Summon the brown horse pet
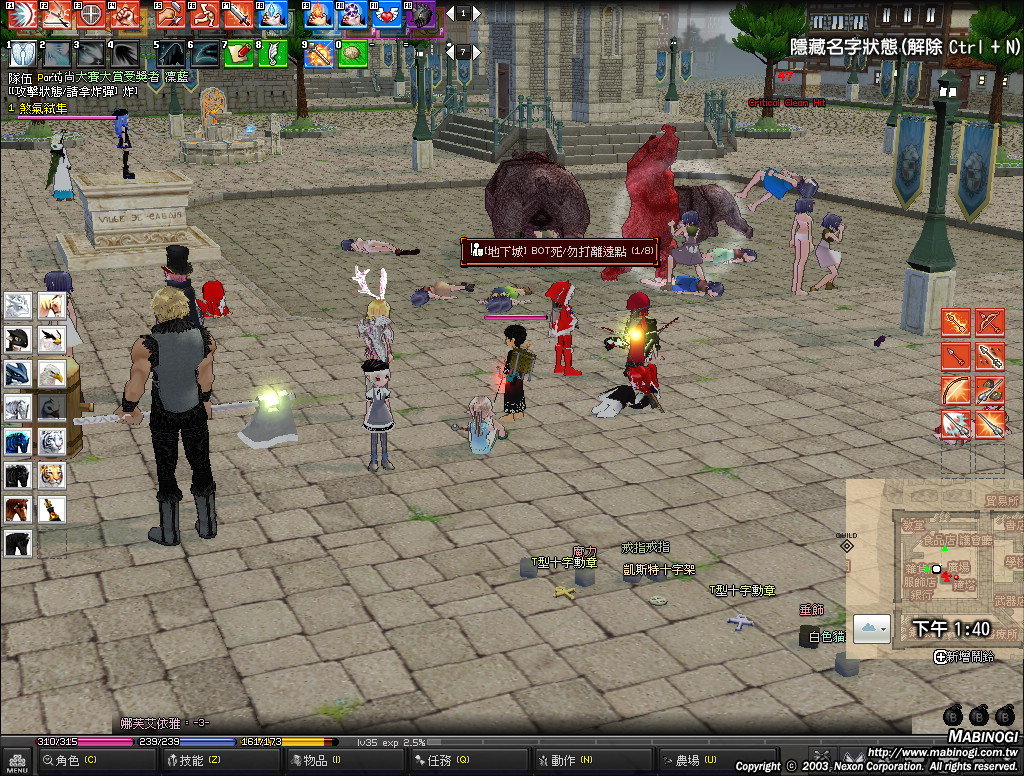The height and width of the screenshot is (776, 1024). click(x=18, y=509)
